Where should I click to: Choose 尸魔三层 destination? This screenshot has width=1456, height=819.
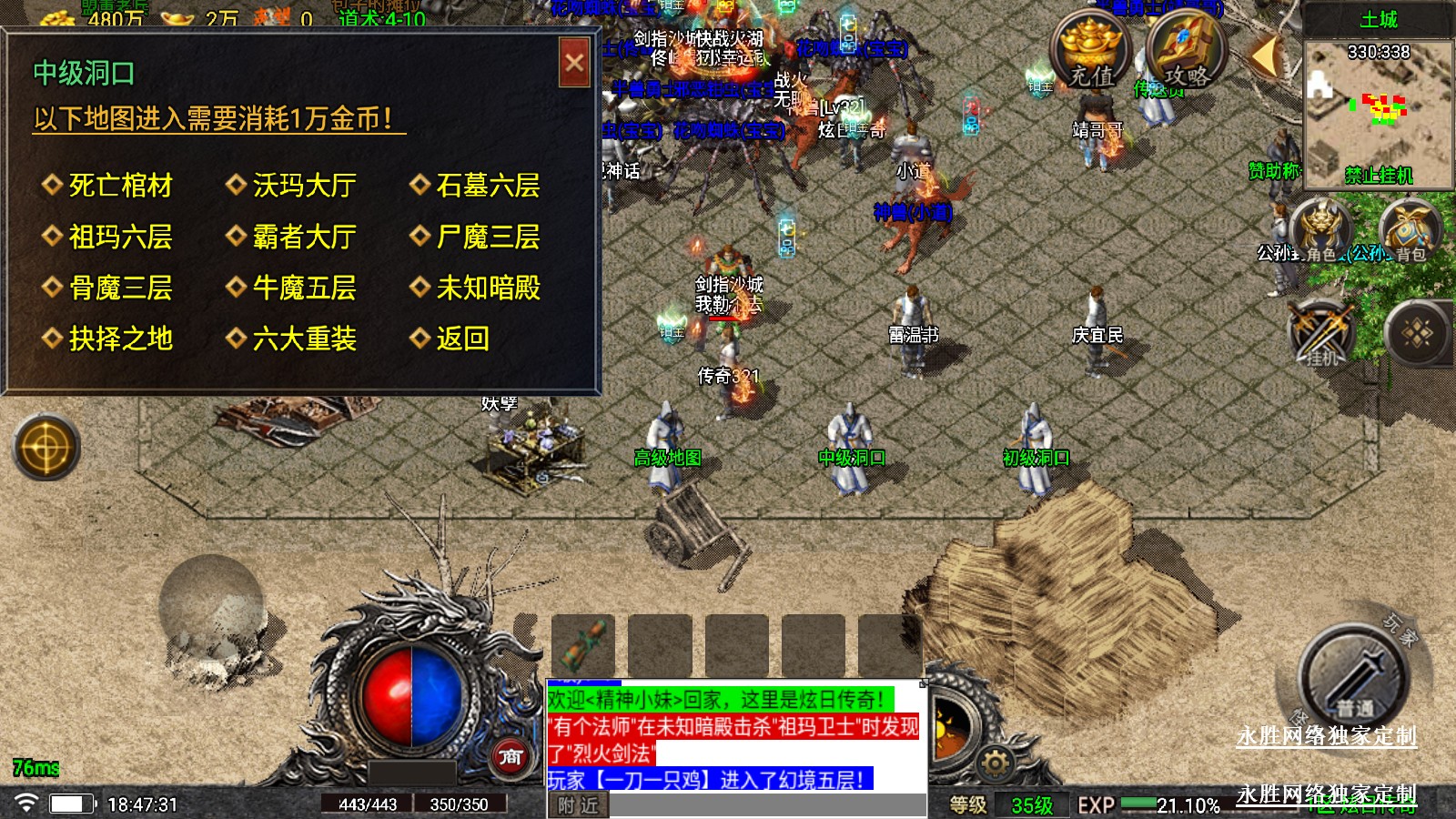(488, 238)
